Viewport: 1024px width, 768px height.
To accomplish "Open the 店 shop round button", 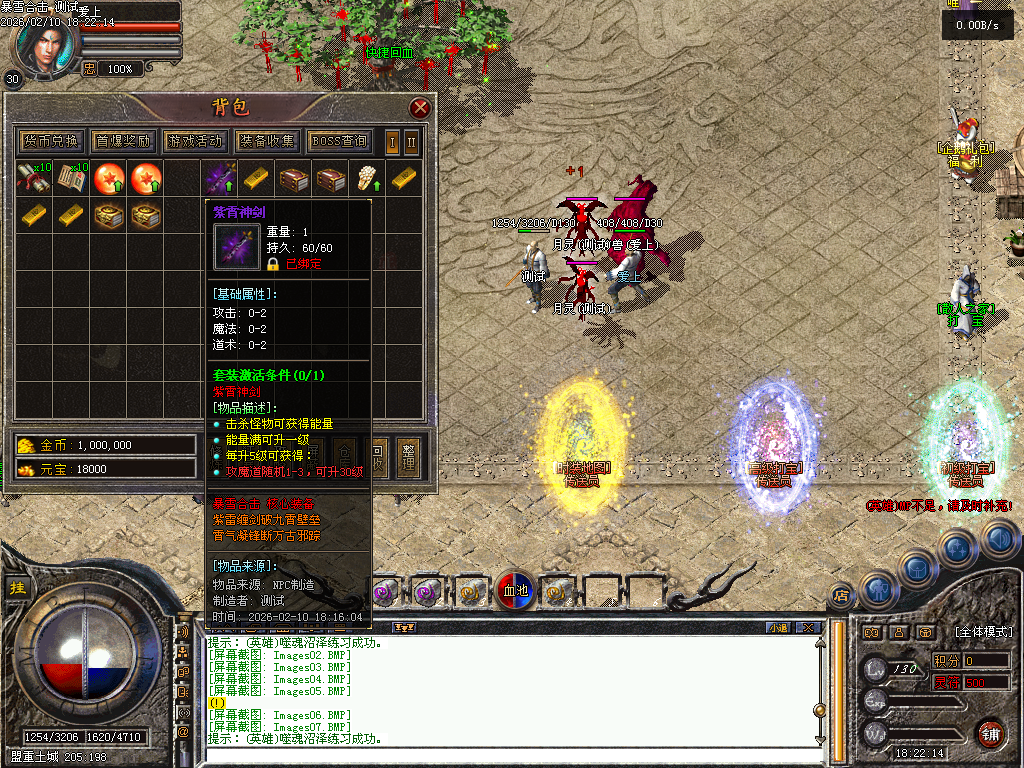I will pos(842,596).
